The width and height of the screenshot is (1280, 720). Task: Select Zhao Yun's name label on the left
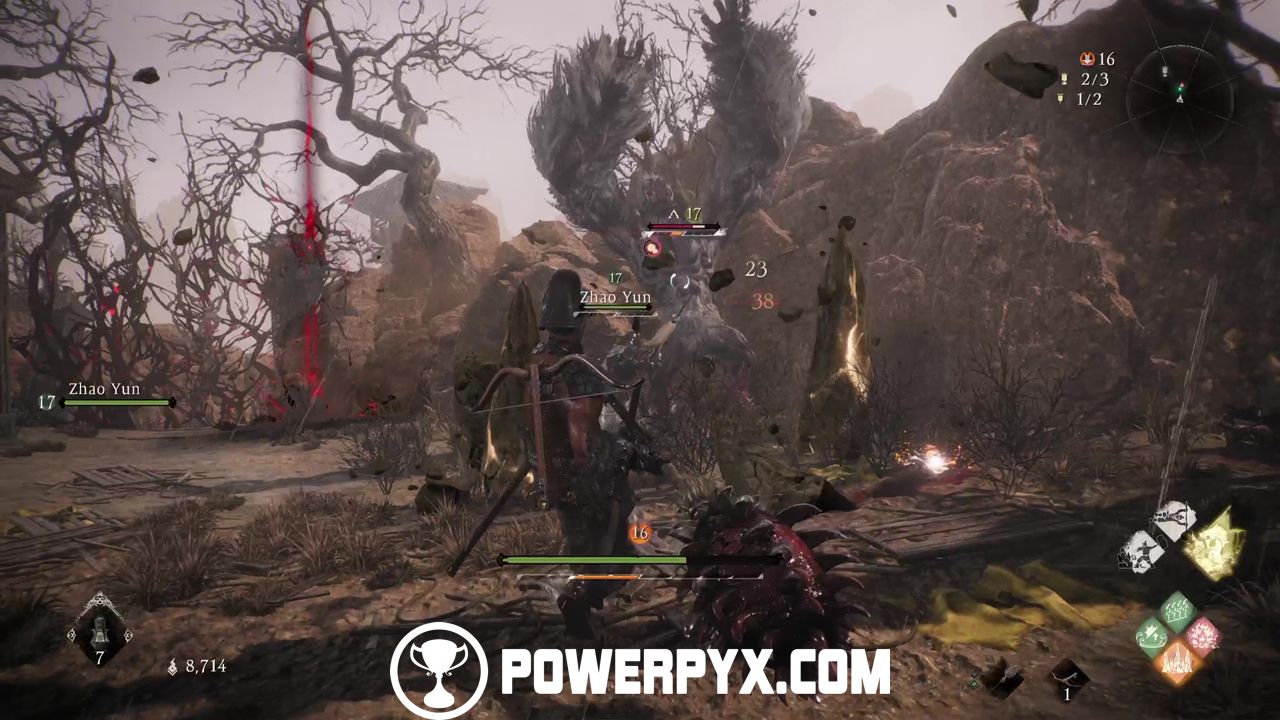pyautogui.click(x=103, y=390)
